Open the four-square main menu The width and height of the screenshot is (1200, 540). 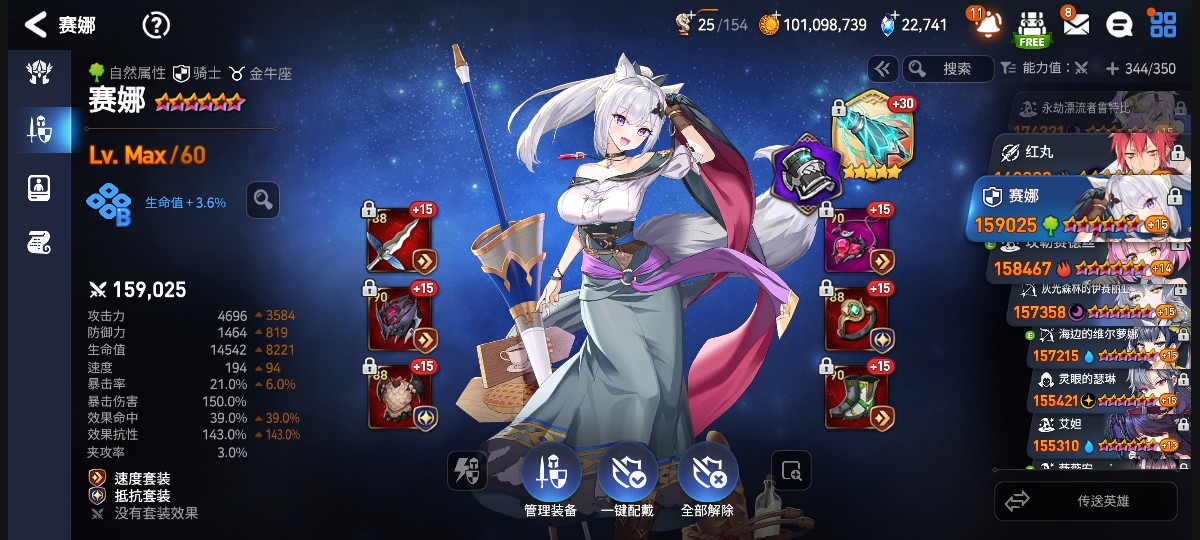[1163, 25]
